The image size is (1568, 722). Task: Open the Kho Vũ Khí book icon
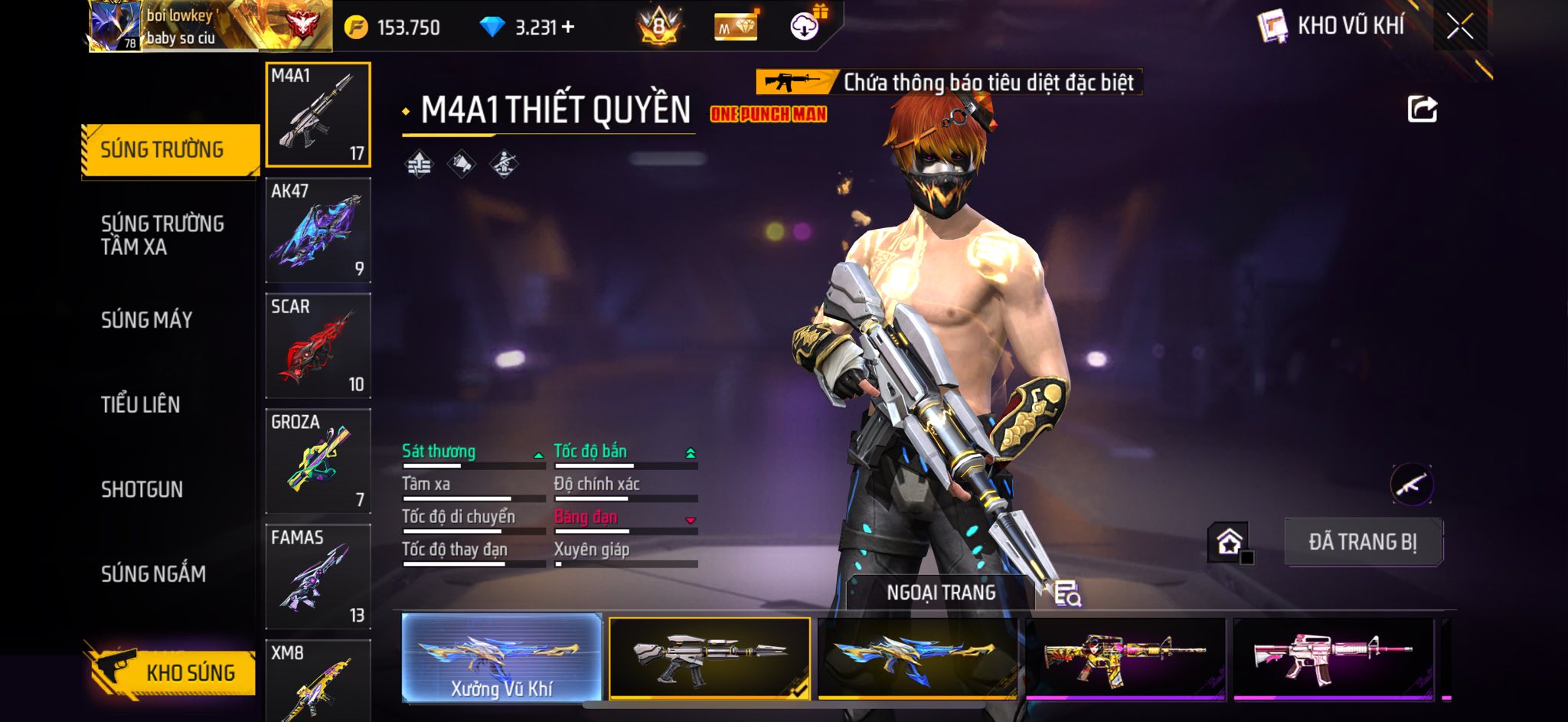(x=1272, y=27)
